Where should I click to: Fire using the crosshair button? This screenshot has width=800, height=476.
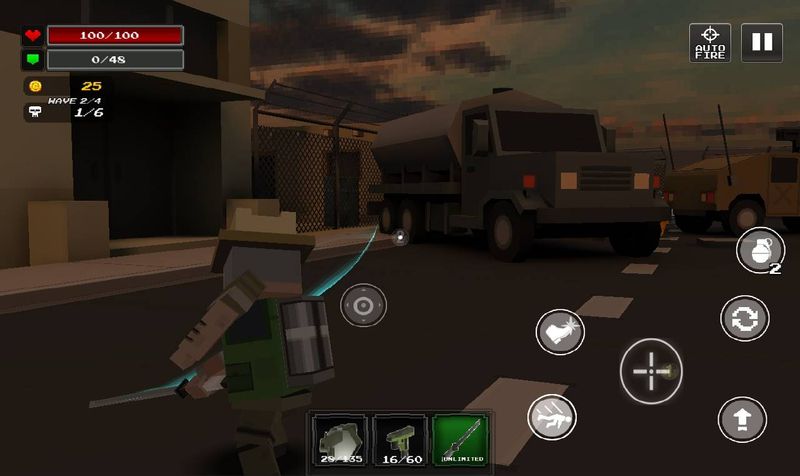[x=651, y=371]
